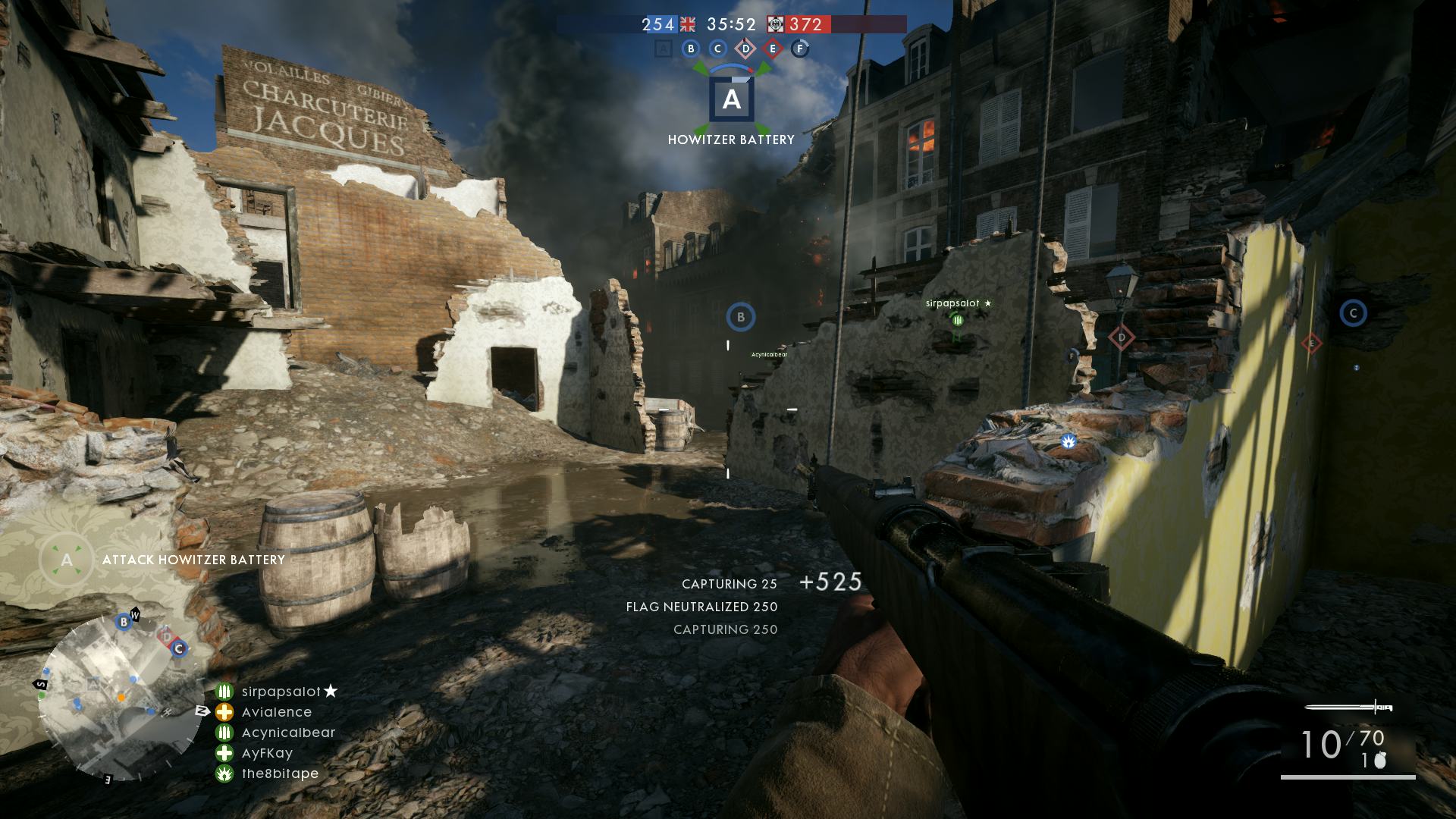Click the British team flag icon
1456x819 pixels.
[x=688, y=25]
